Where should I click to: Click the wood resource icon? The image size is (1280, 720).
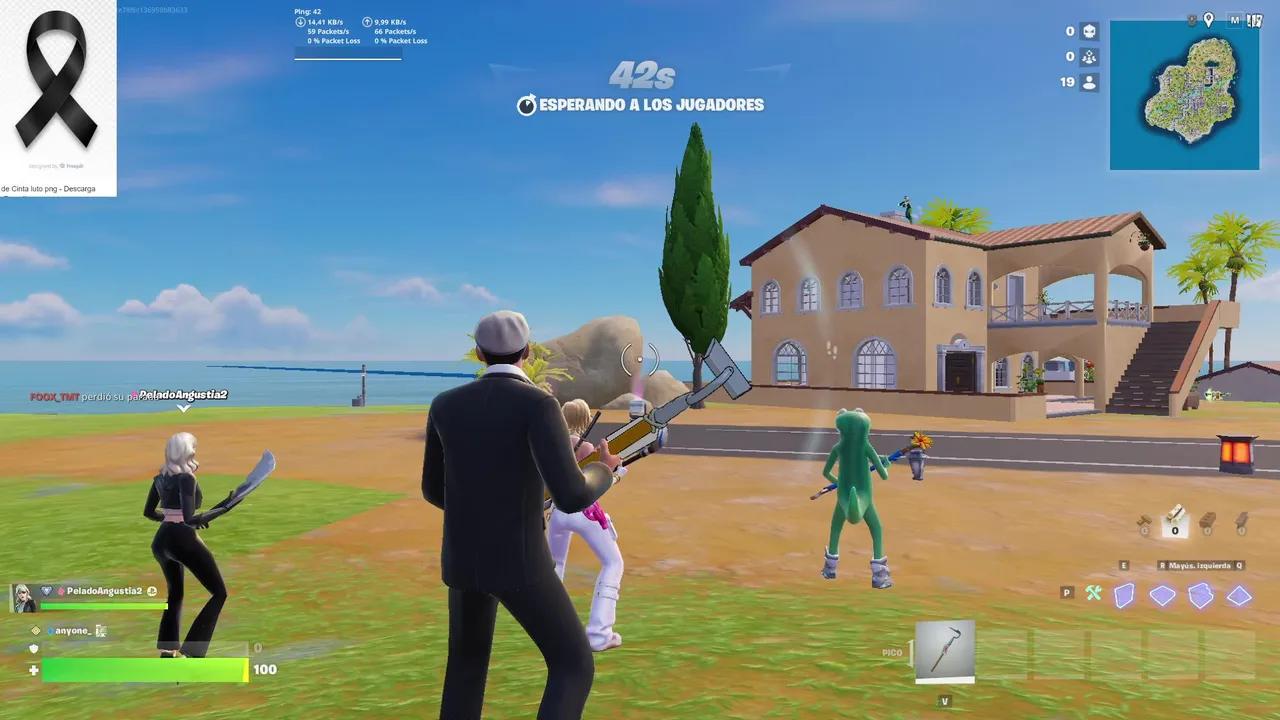pyautogui.click(x=1144, y=518)
